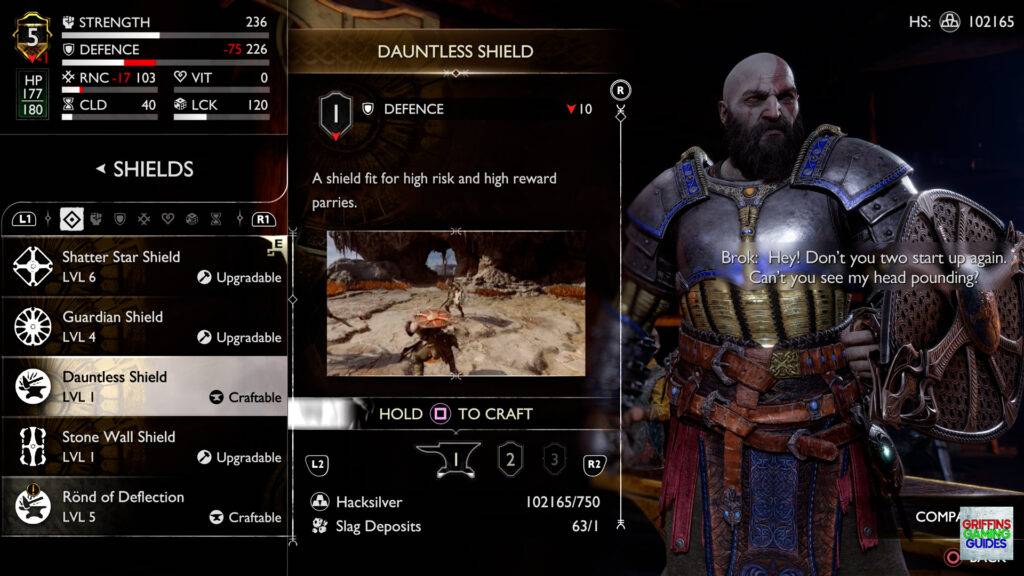
Task: Switch to the diamond-shaped category tab
Action: click(72, 218)
